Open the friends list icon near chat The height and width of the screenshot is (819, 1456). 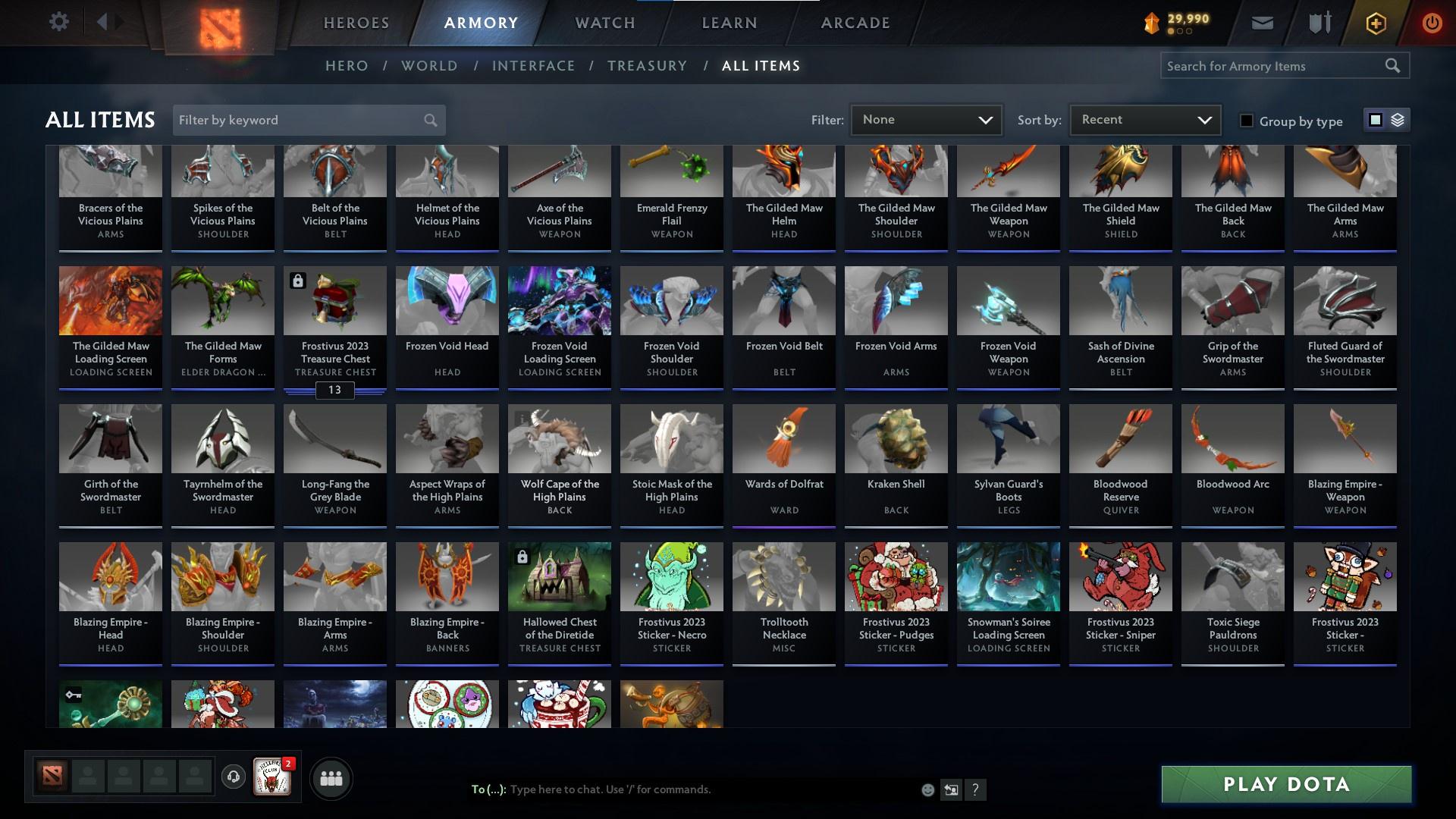pyautogui.click(x=331, y=777)
